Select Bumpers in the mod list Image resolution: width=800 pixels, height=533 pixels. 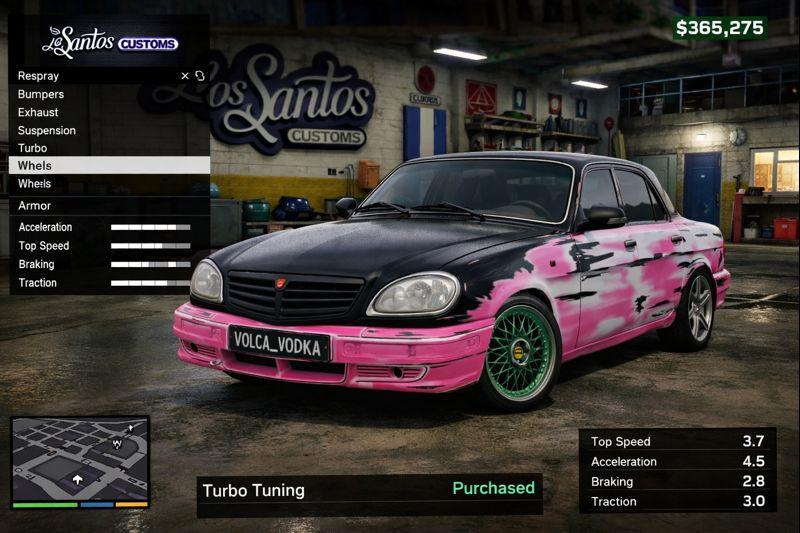(x=41, y=94)
